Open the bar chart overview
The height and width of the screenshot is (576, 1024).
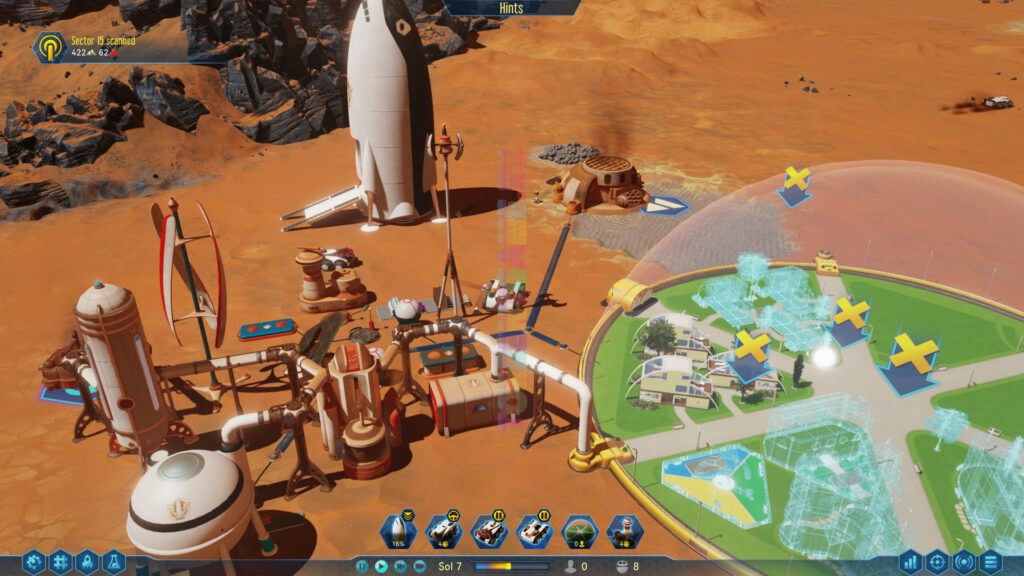(x=910, y=563)
